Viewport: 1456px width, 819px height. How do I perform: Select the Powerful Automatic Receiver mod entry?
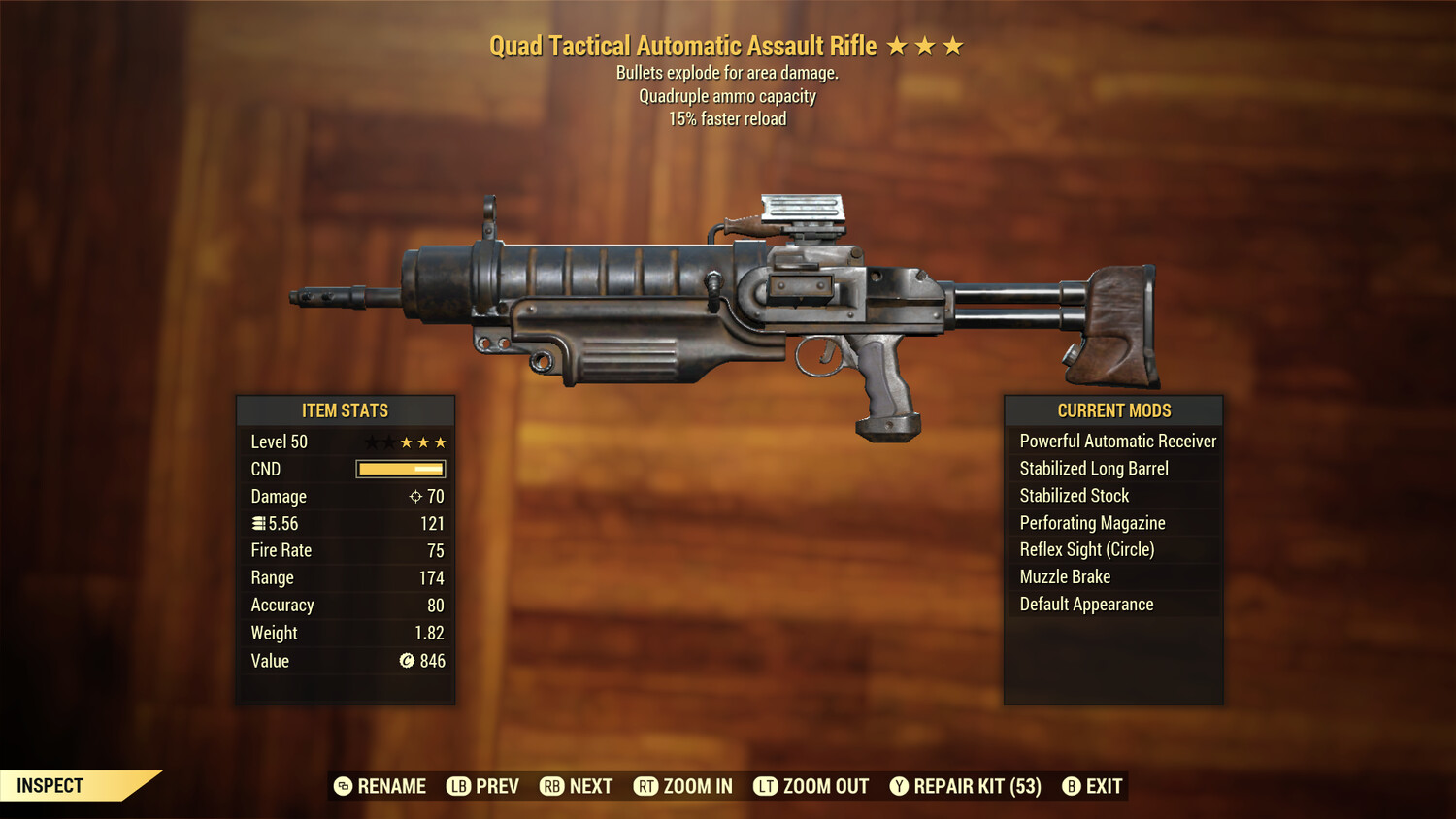1116,441
